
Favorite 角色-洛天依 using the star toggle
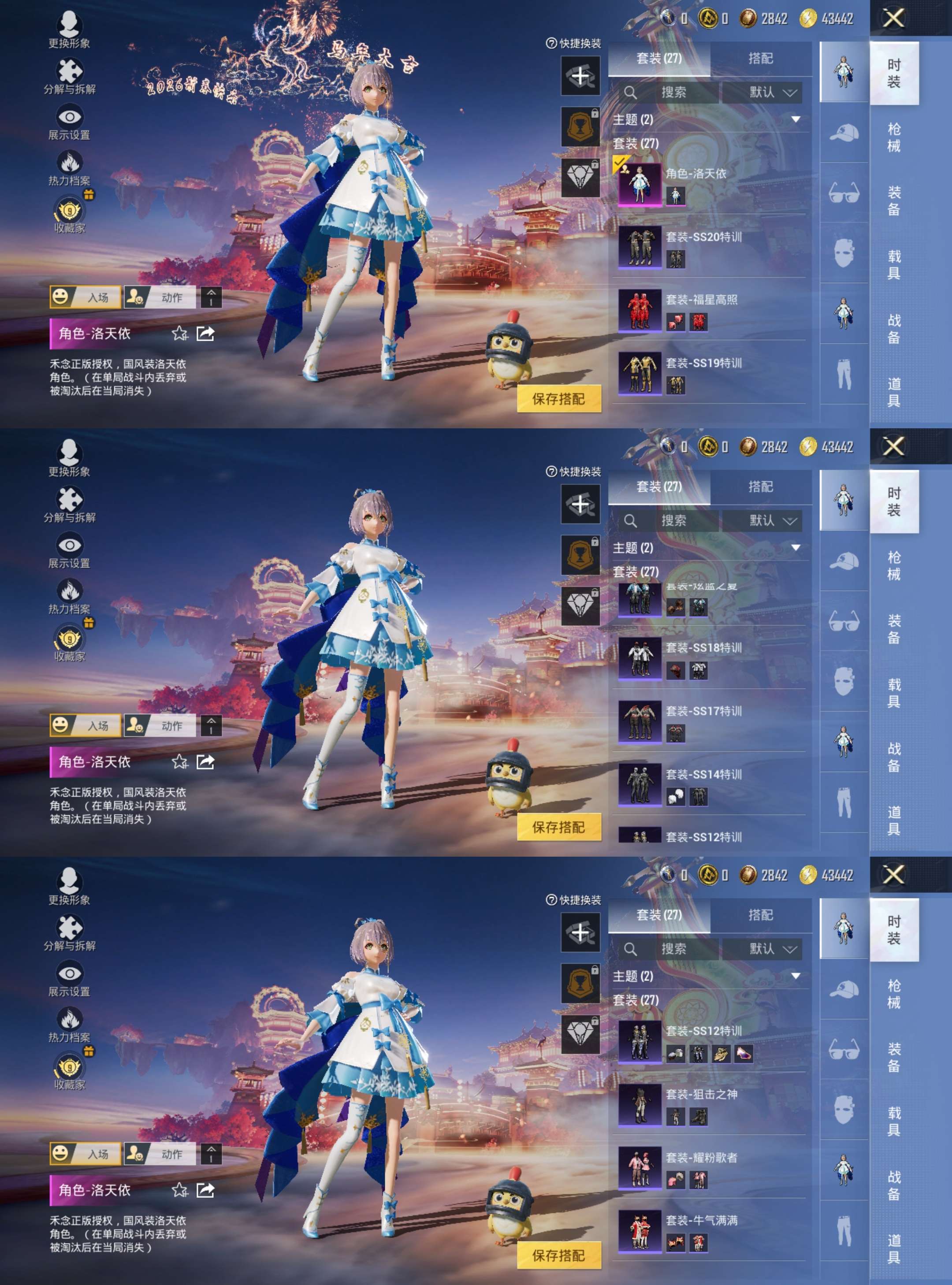point(180,334)
